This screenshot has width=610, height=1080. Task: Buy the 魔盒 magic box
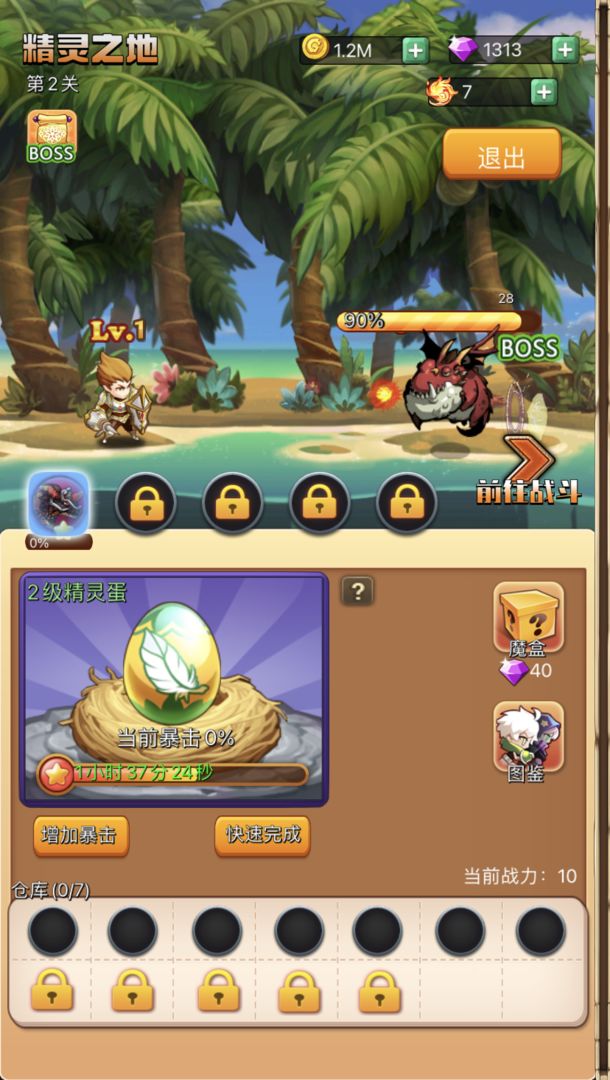[528, 620]
